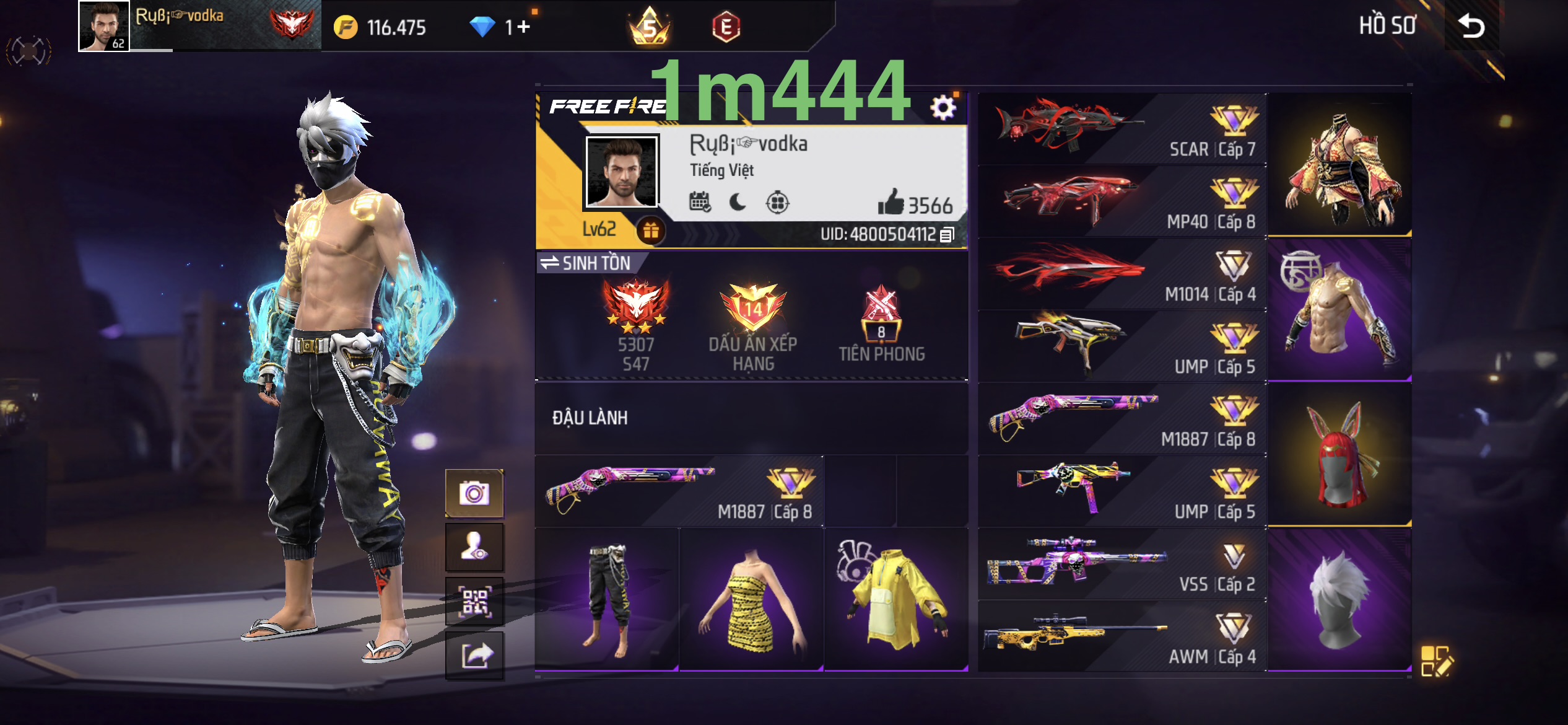Image resolution: width=1568 pixels, height=725 pixels.
Task: Select the SCAR Cấp 7 weapon skin
Action: (1122, 129)
